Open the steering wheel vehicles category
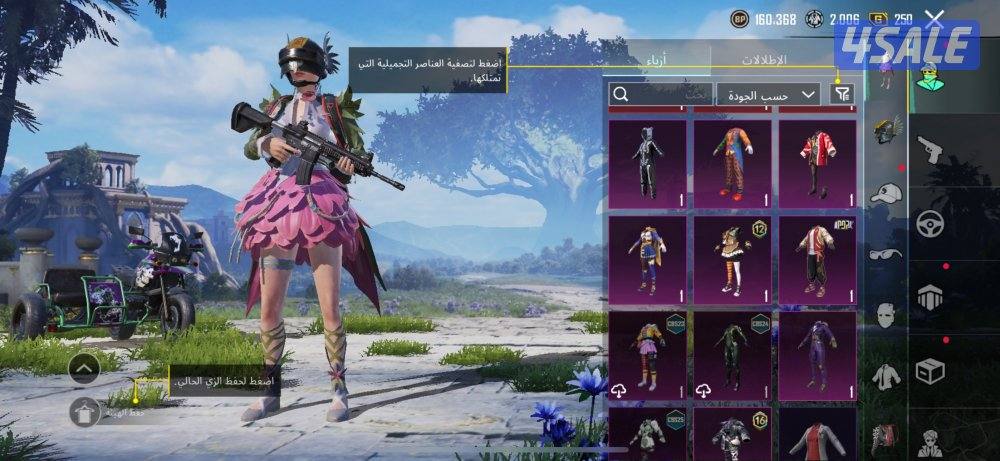Viewport: 1000px width, 461px height. (x=931, y=222)
